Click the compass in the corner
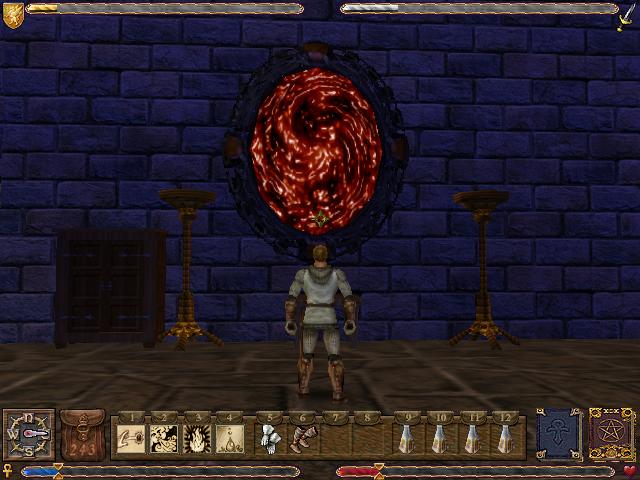Image resolution: width=640 pixels, height=480 pixels. [x=28, y=434]
